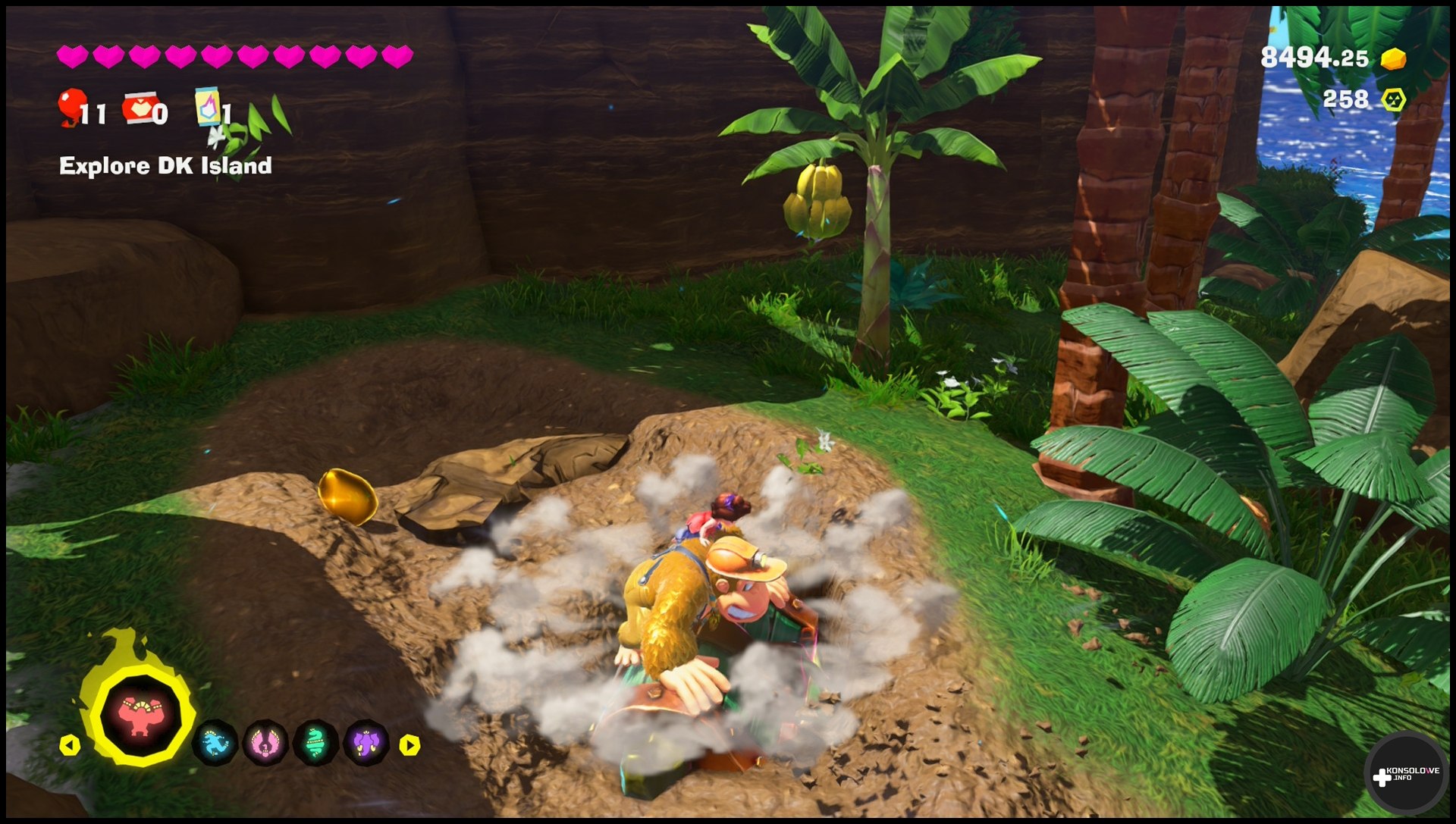Click the yellow right arrow of Bananza selector
The width and height of the screenshot is (1456, 824).
coord(409,745)
